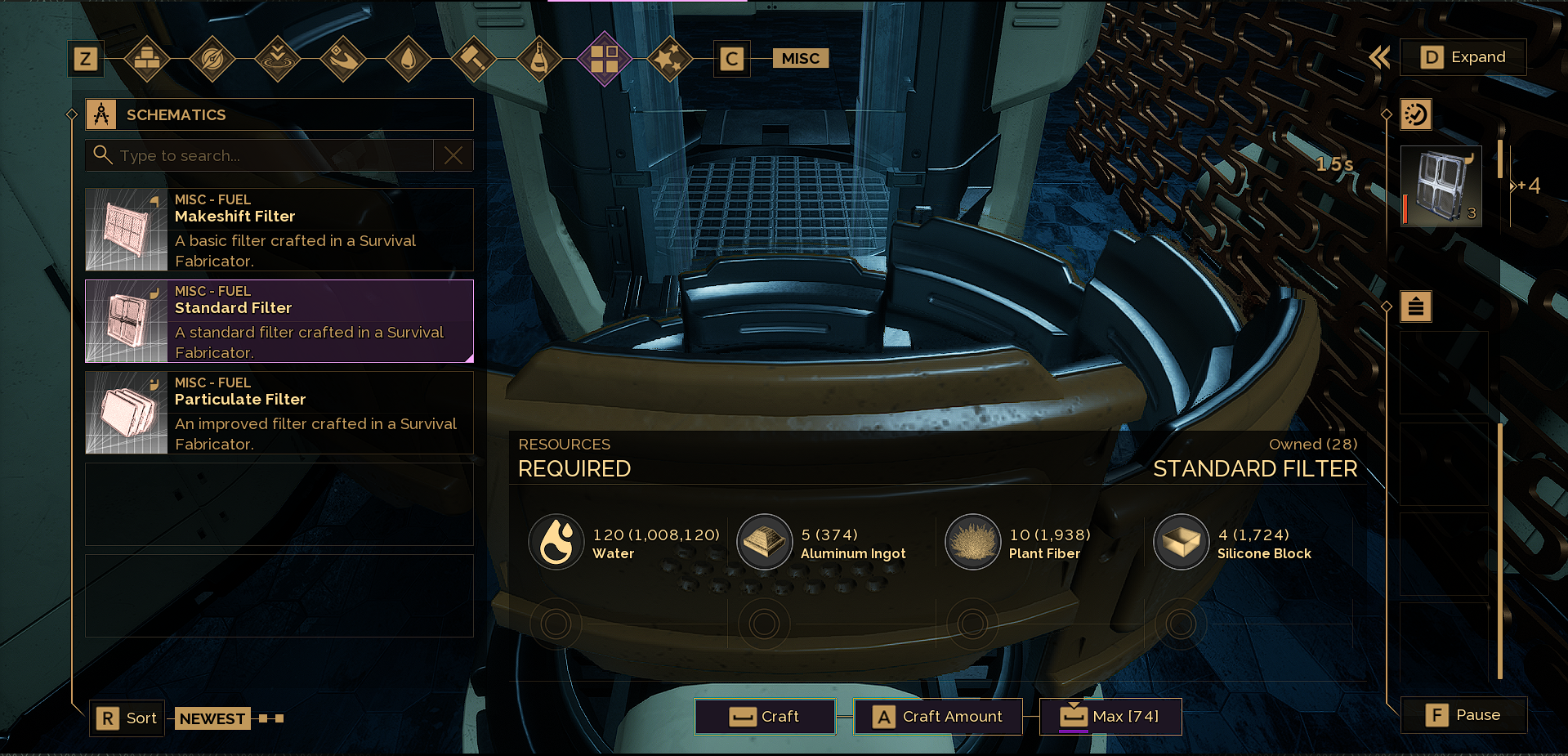Clear the search with the X button
This screenshot has width=1568, height=756.
(453, 155)
